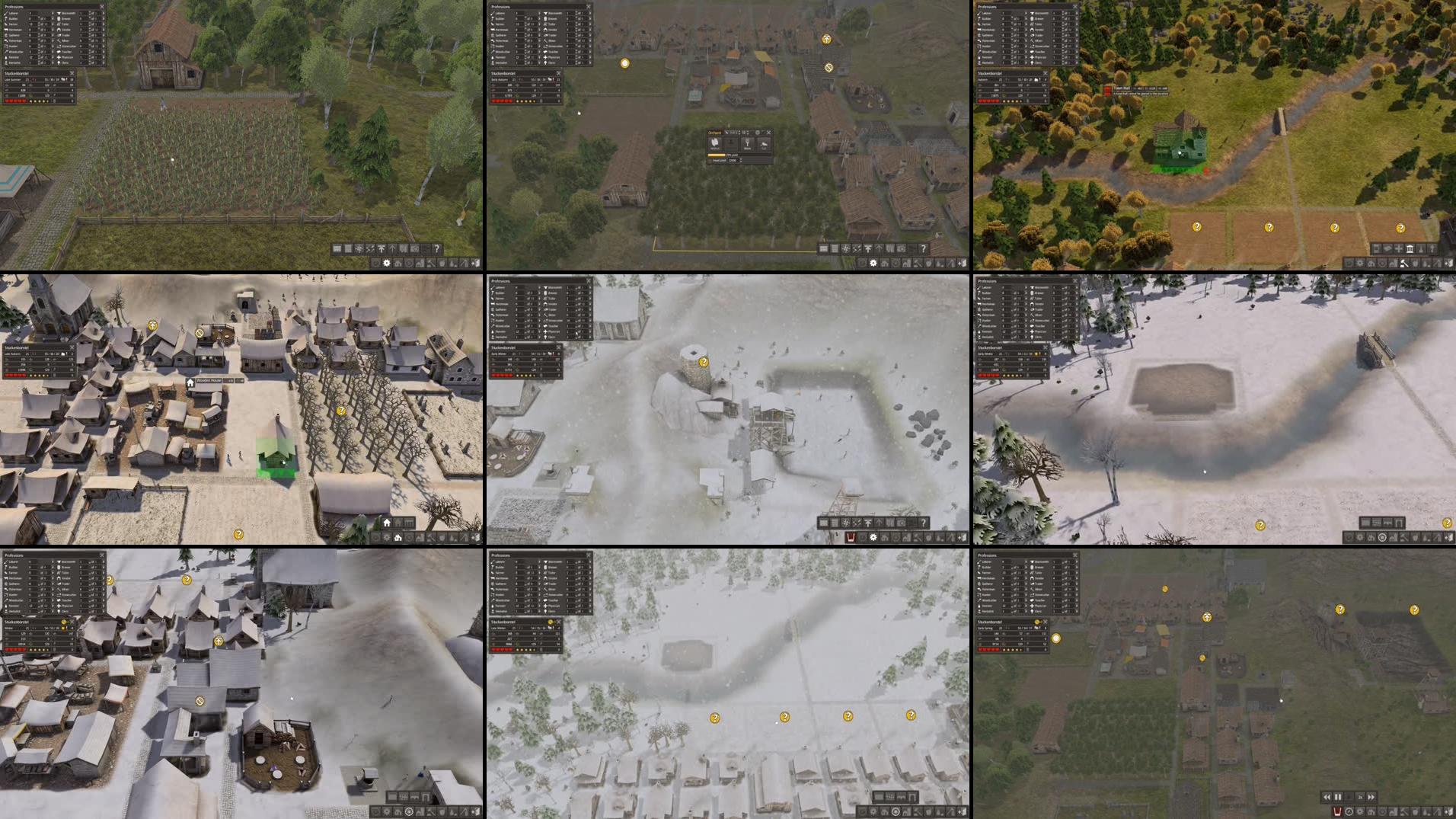Viewport: 1456px width, 819px height.
Task: Select the Walnut crop slot in the Orchard panel
Action: tap(715, 144)
